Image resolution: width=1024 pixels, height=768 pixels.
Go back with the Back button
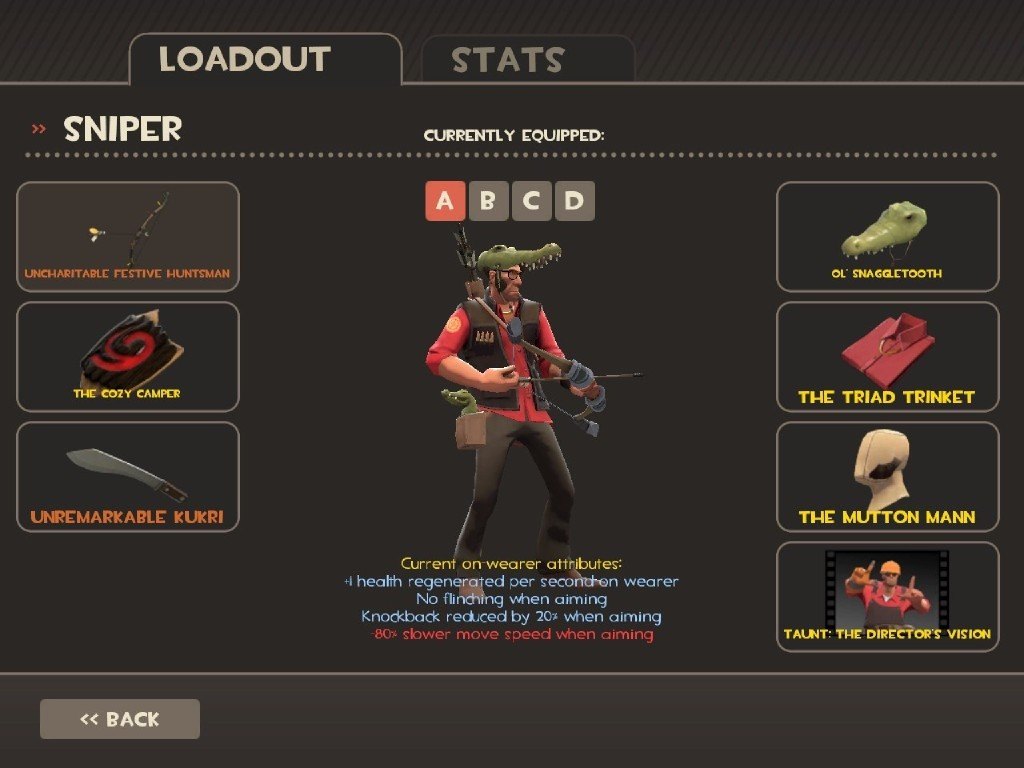(120, 719)
